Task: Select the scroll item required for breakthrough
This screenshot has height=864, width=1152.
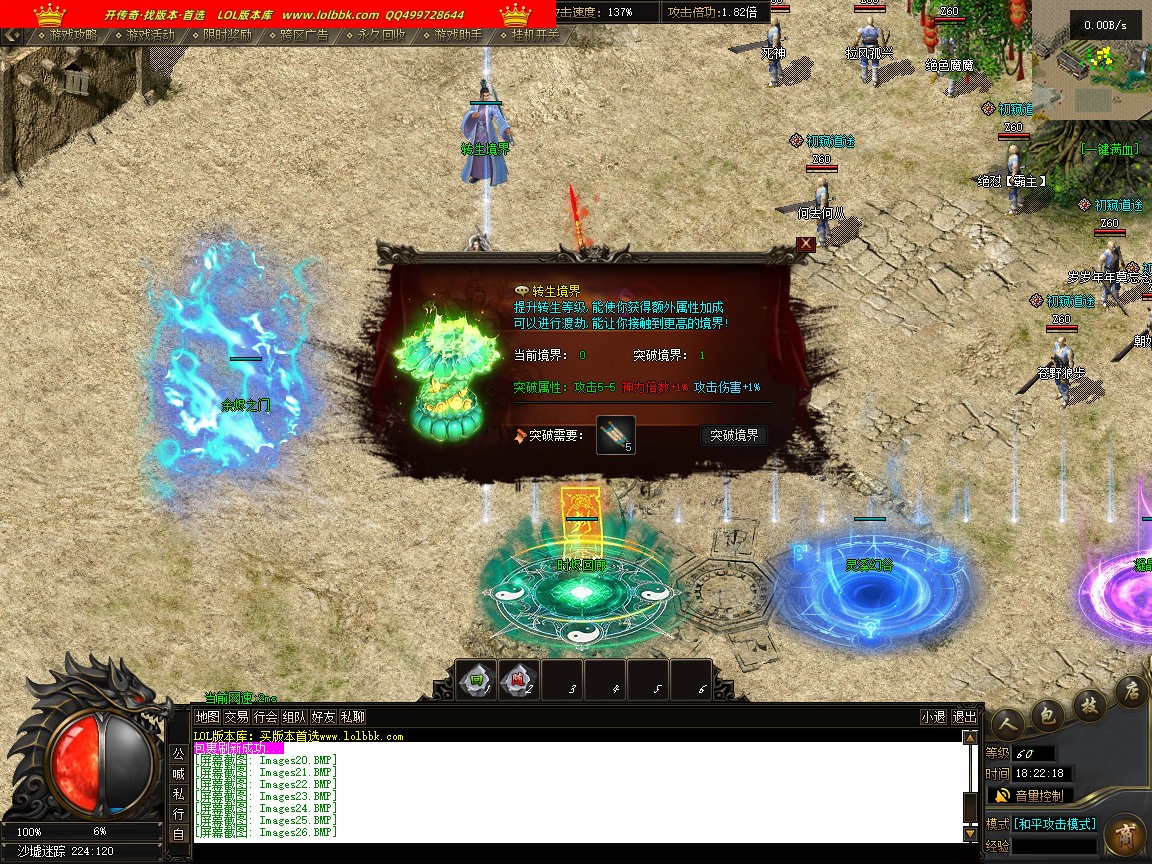Action: tap(616, 435)
